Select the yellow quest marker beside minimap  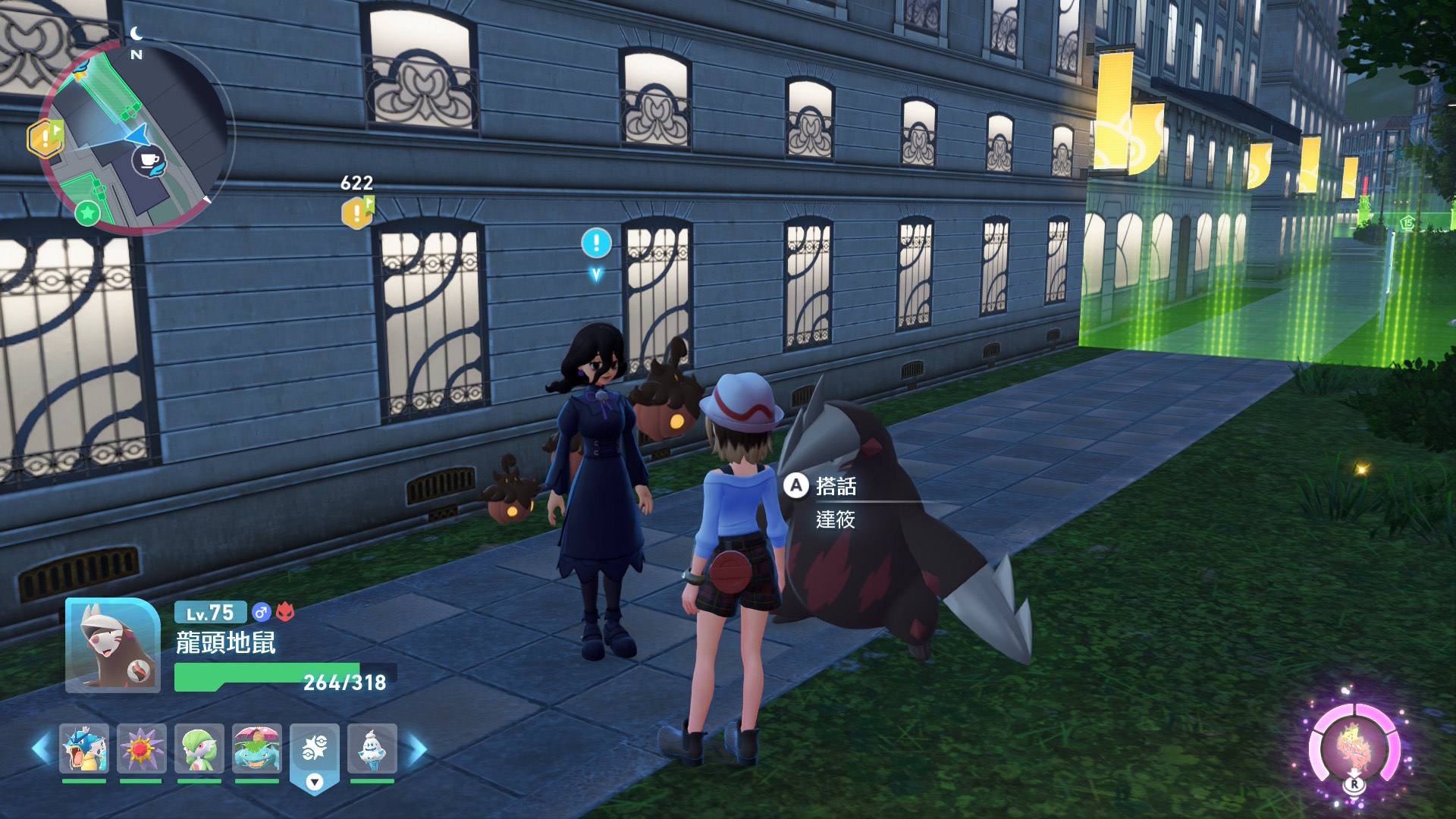(x=45, y=138)
